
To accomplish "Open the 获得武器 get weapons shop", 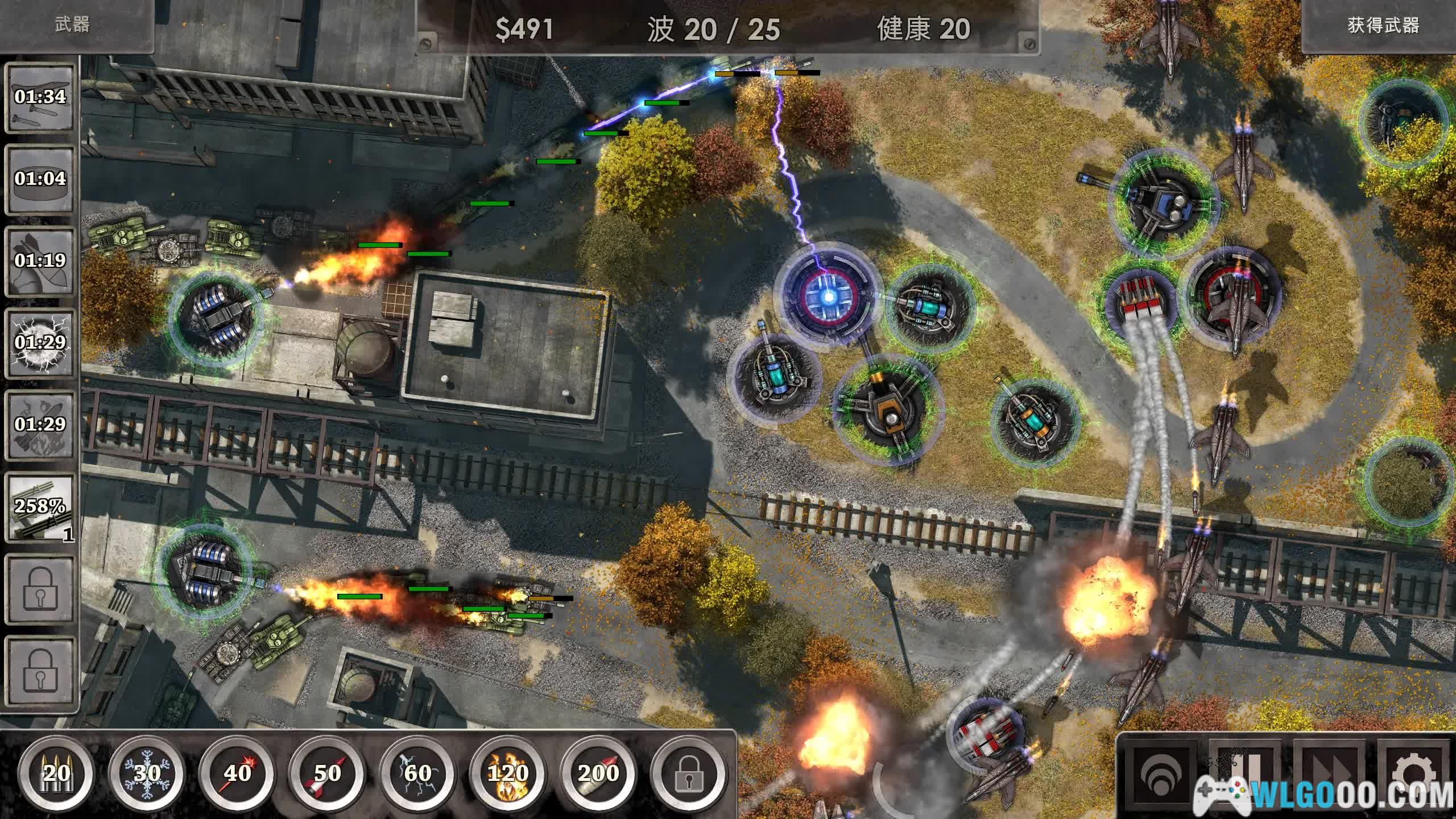I will coord(1383,26).
